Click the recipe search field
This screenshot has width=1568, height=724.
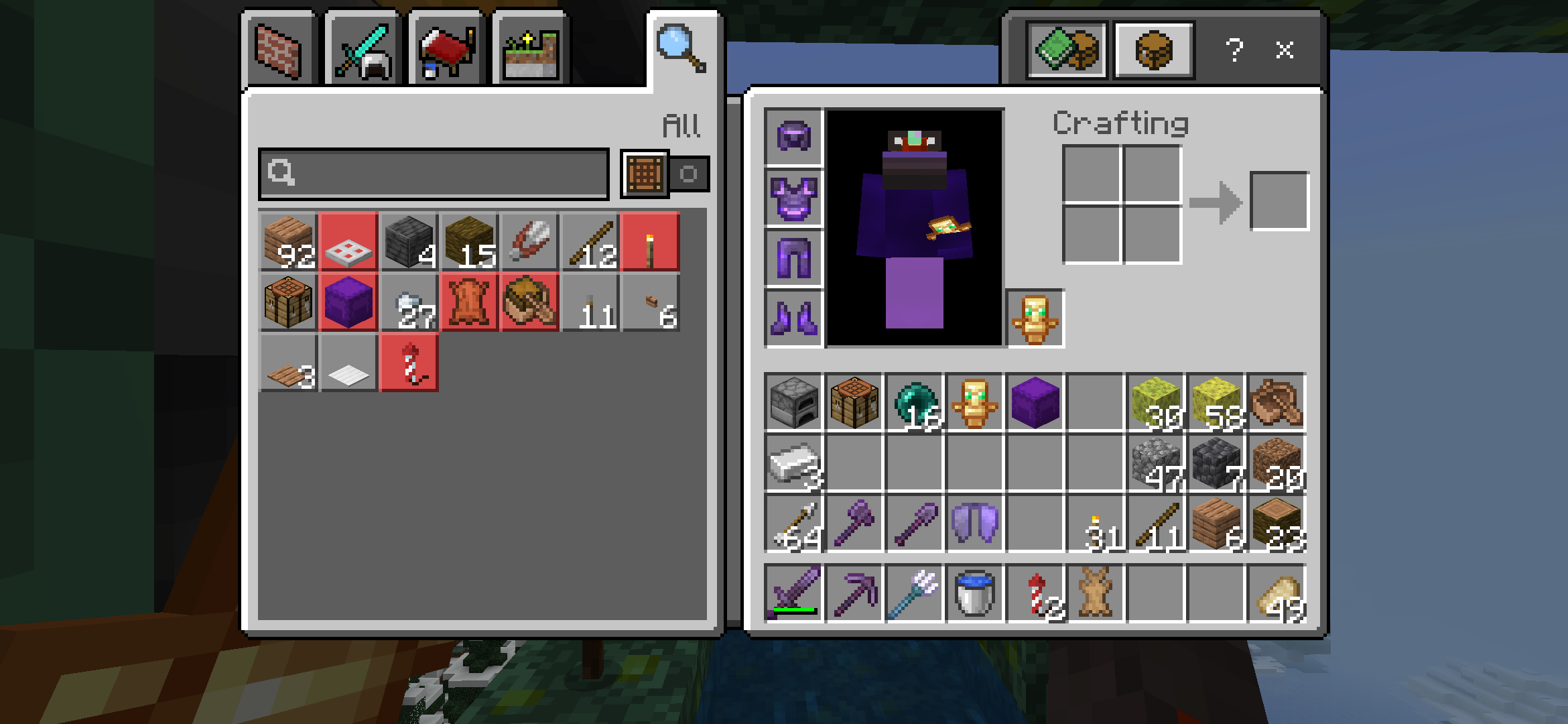tap(434, 174)
